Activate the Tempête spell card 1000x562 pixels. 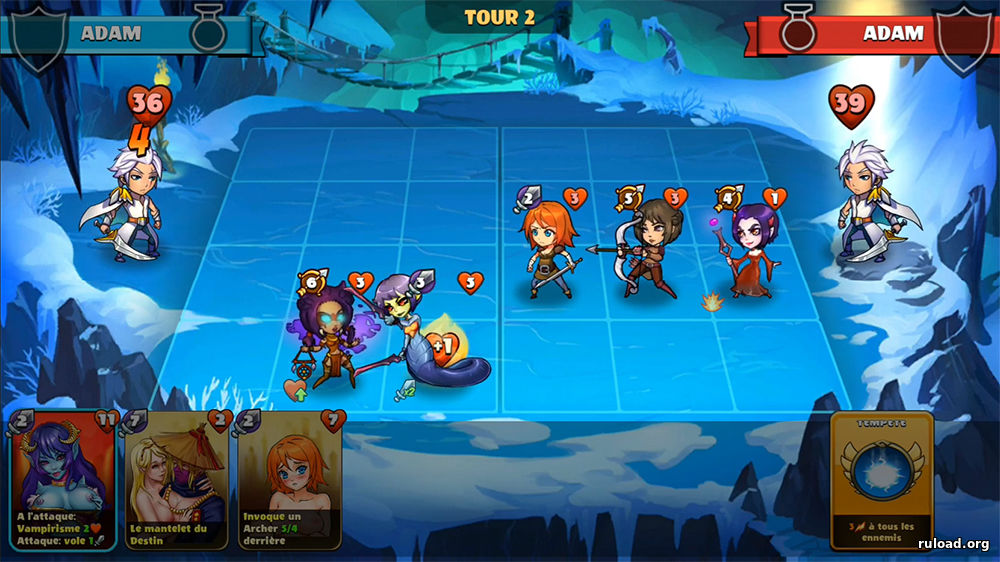click(x=881, y=480)
